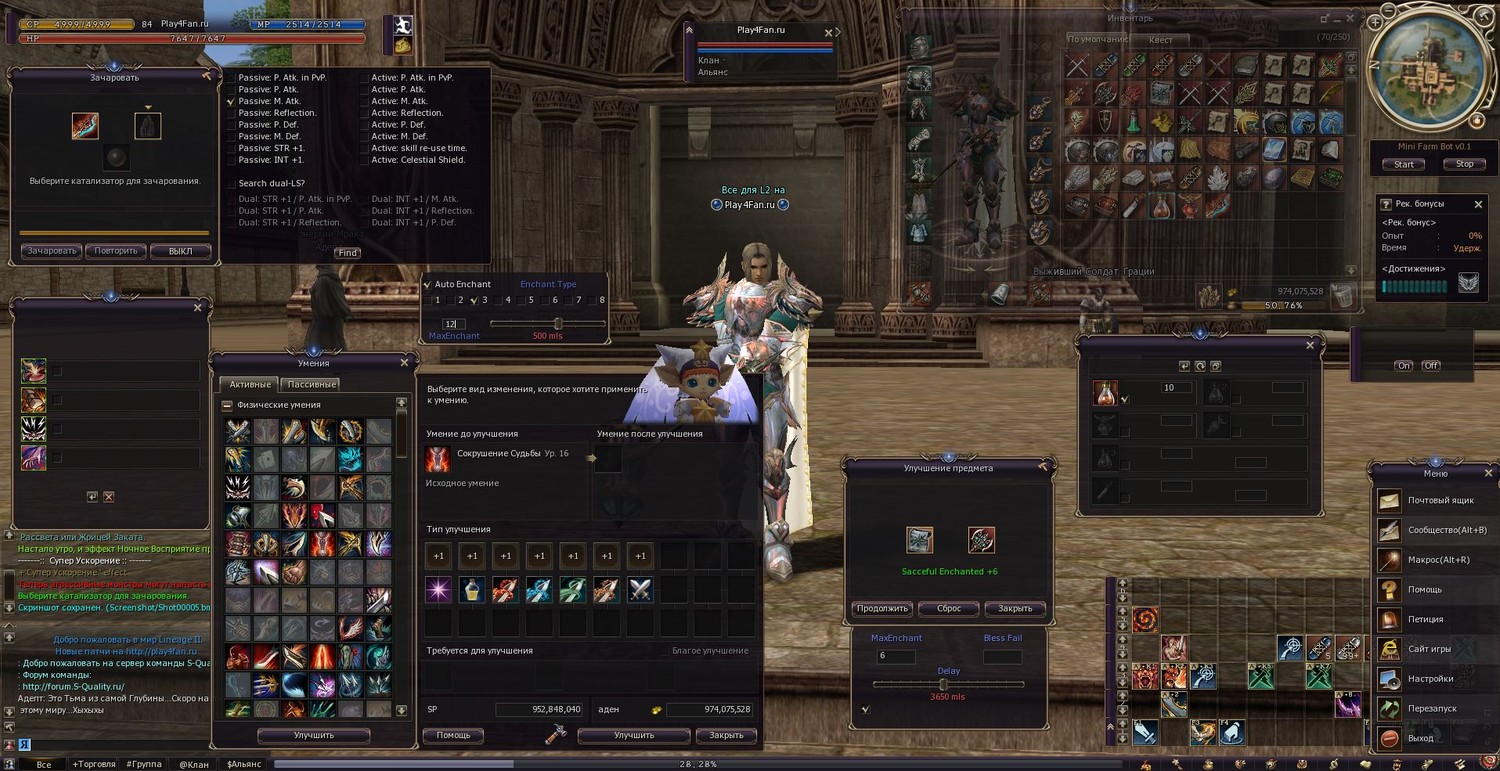Click the Зачаровать enchant button
1500x771 pixels.
click(51, 251)
